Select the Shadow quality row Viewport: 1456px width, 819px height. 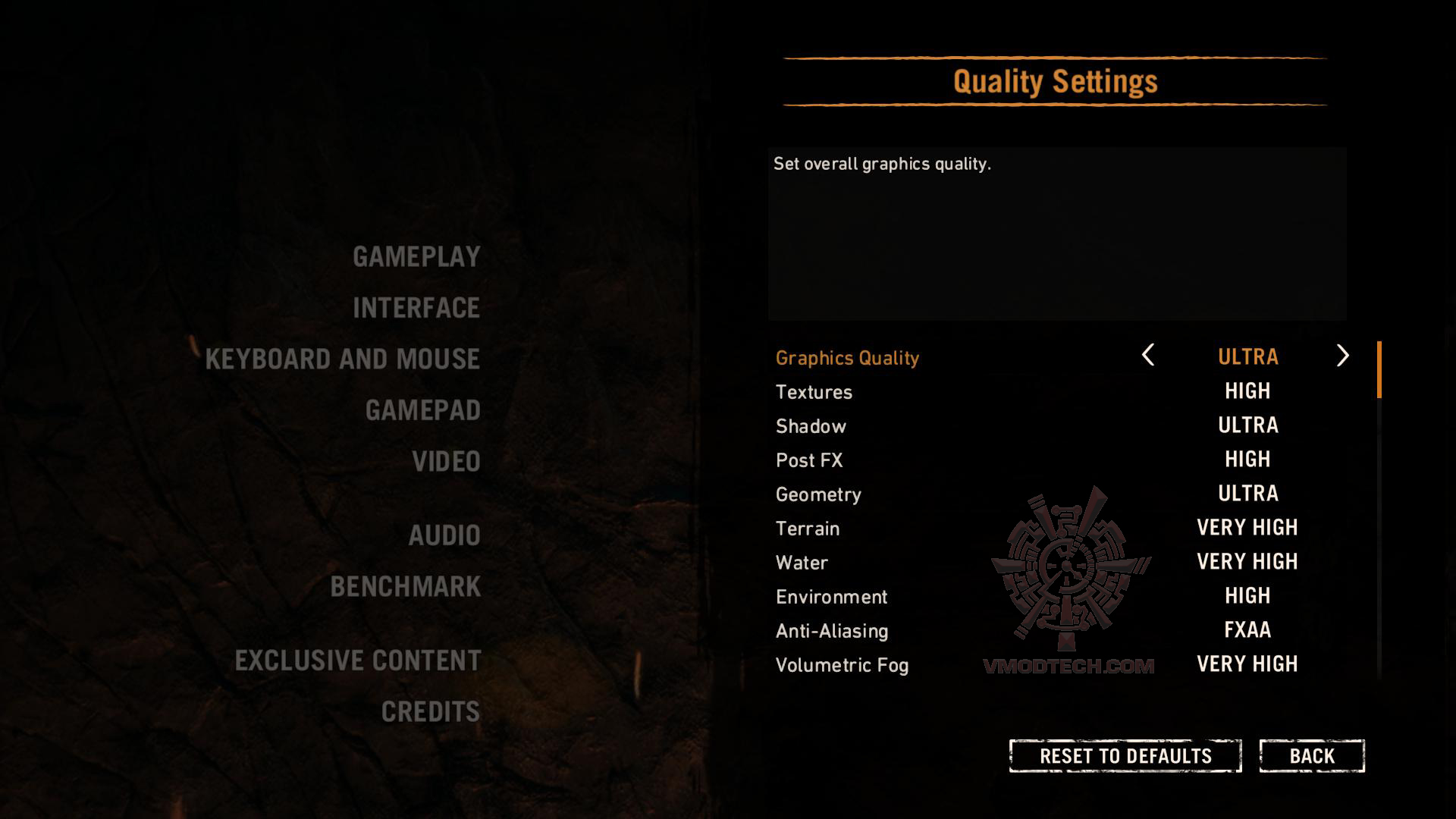click(811, 426)
